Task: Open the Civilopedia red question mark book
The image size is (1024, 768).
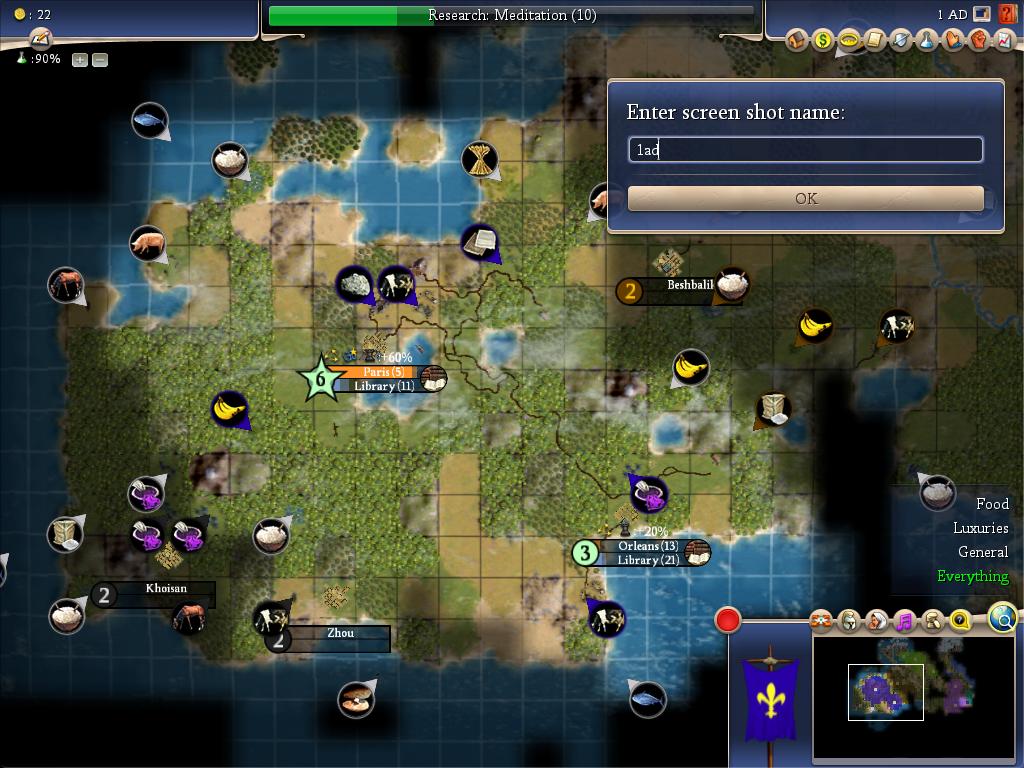Action: 1006,14
